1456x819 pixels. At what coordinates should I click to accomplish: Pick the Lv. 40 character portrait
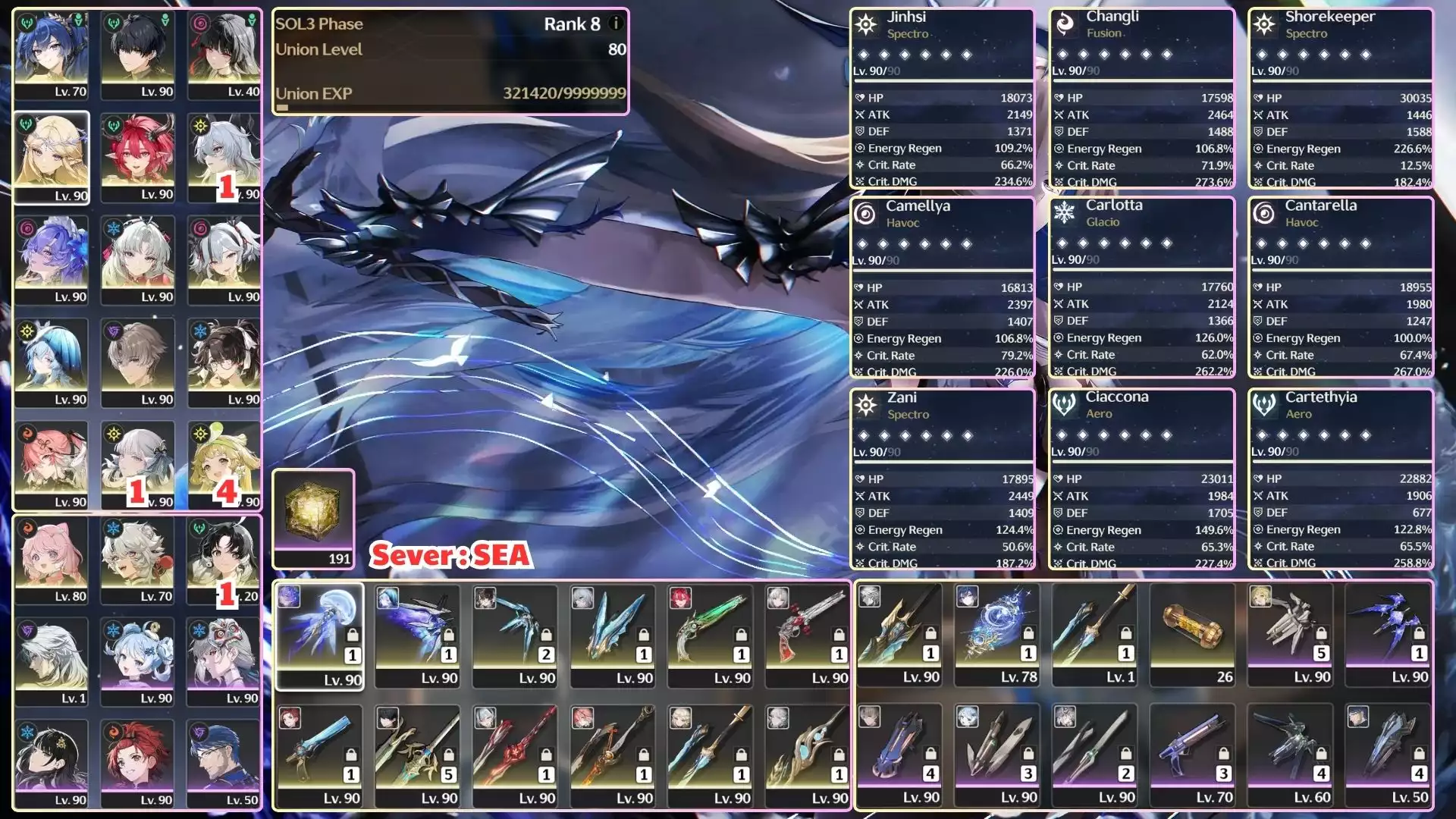[224, 55]
